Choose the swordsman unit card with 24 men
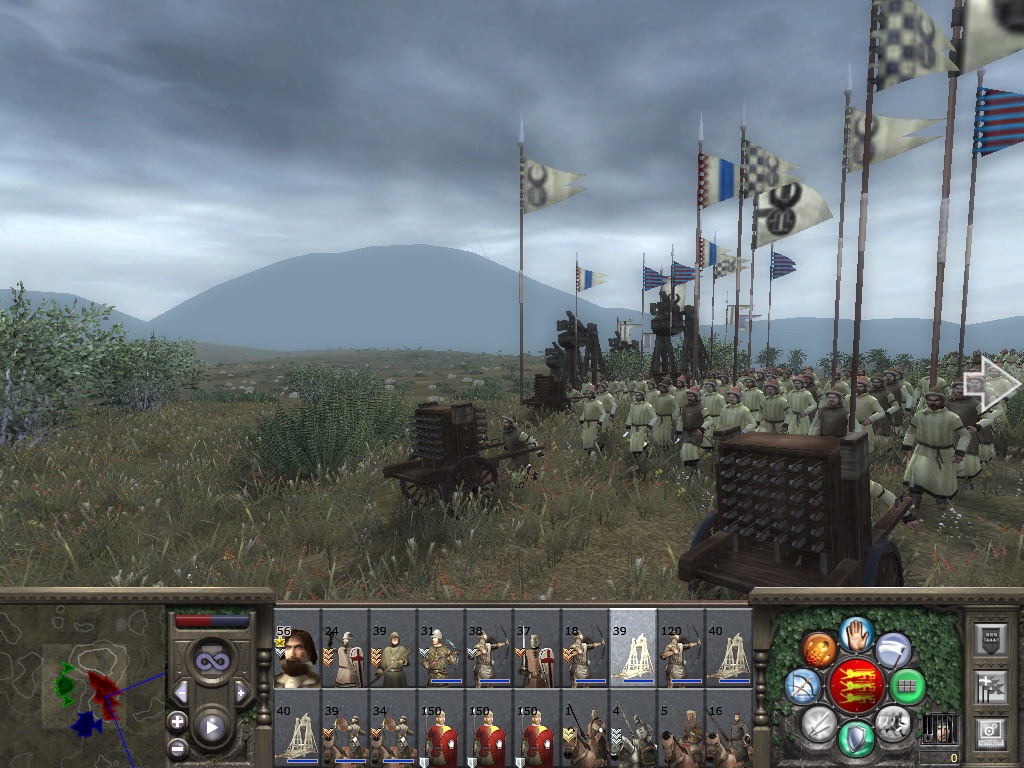The width and height of the screenshot is (1024, 768). coord(345,648)
